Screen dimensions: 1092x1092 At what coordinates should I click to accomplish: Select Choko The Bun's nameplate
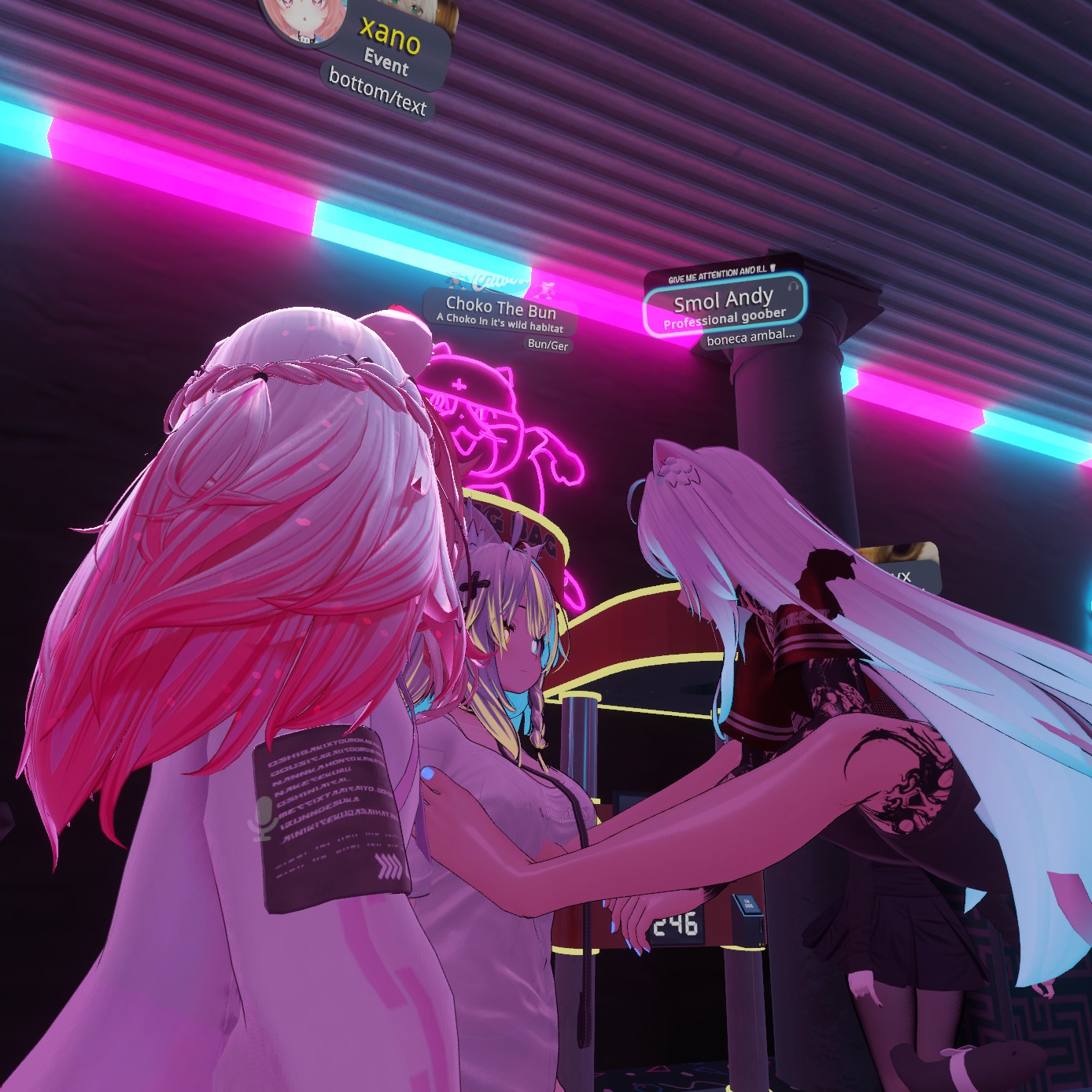pyautogui.click(x=501, y=311)
